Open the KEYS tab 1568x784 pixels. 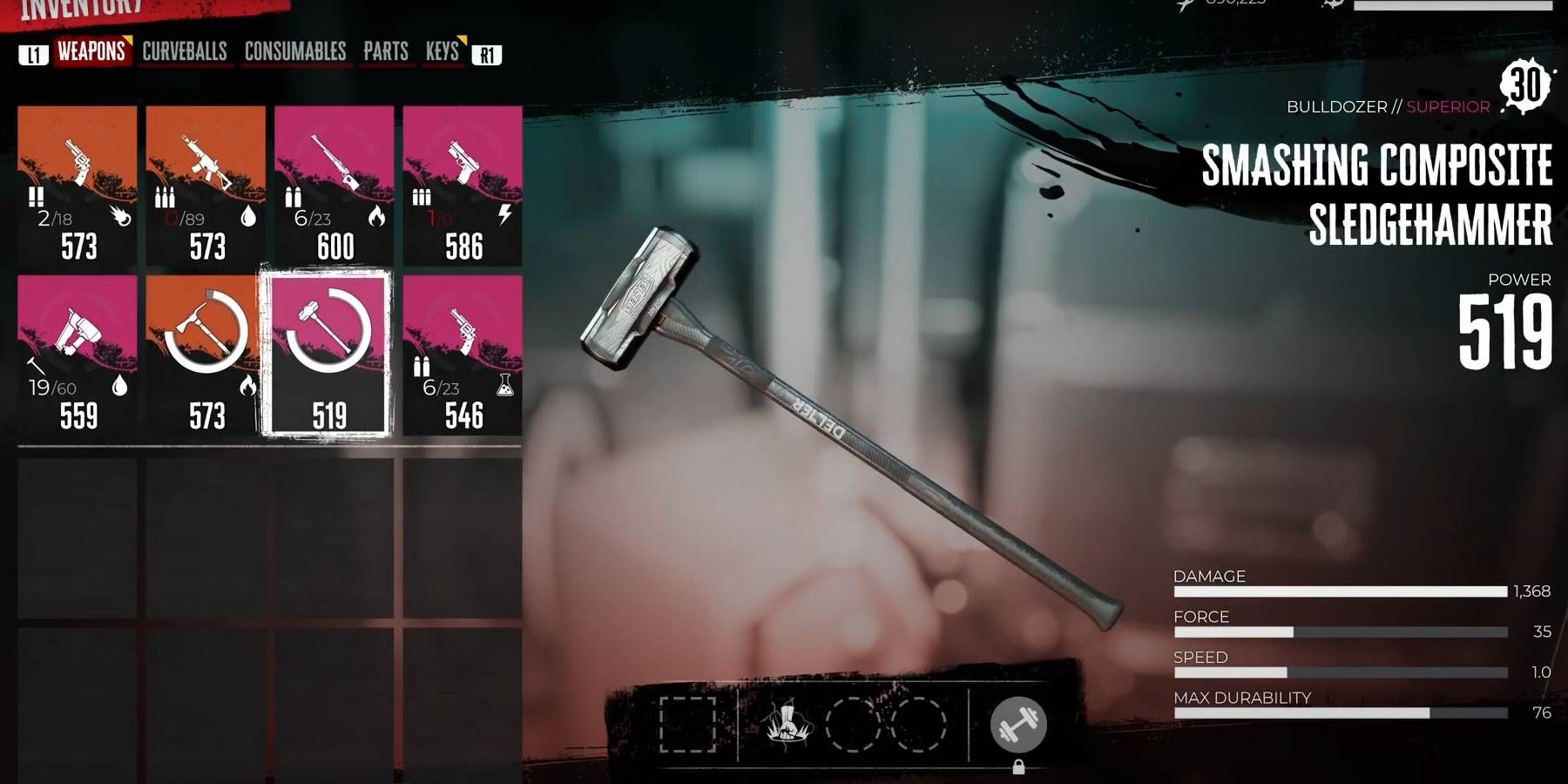tap(442, 52)
